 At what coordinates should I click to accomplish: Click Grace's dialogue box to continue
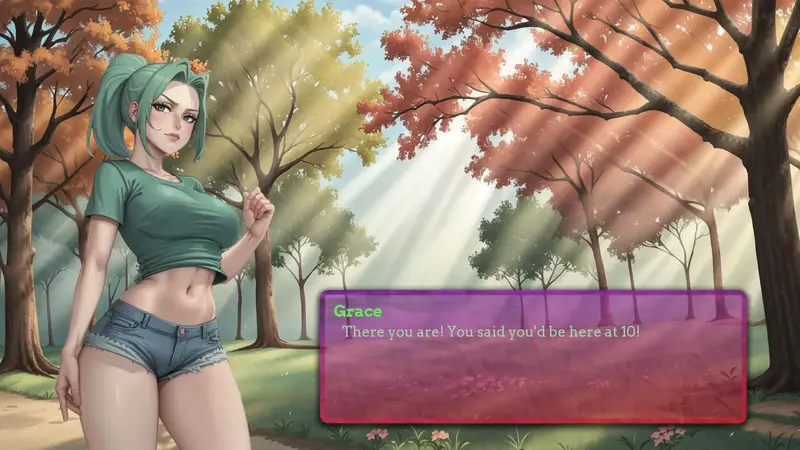click(533, 357)
